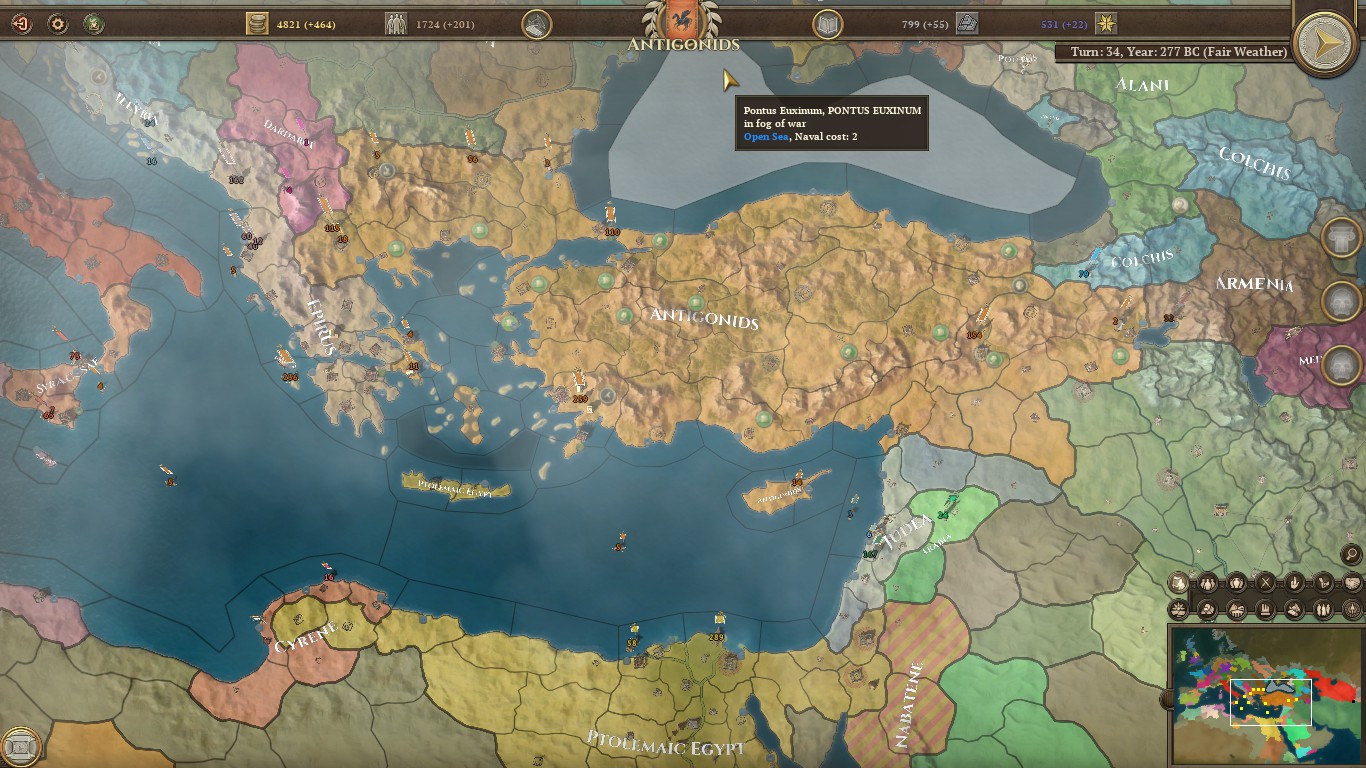This screenshot has width=1366, height=768.
Task: Toggle the crossed swords map filter
Action: [1266, 582]
